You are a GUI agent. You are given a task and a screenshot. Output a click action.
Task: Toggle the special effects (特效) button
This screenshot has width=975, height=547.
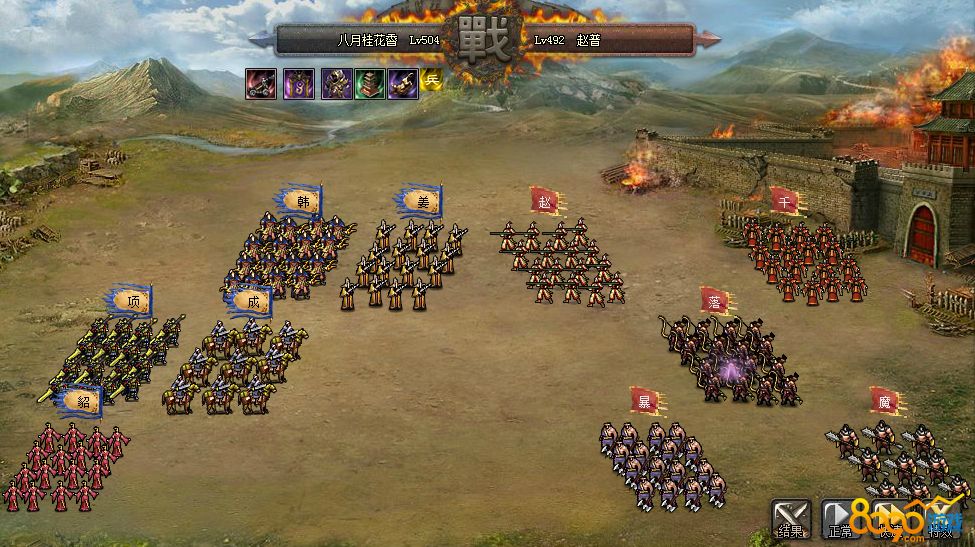point(940,517)
